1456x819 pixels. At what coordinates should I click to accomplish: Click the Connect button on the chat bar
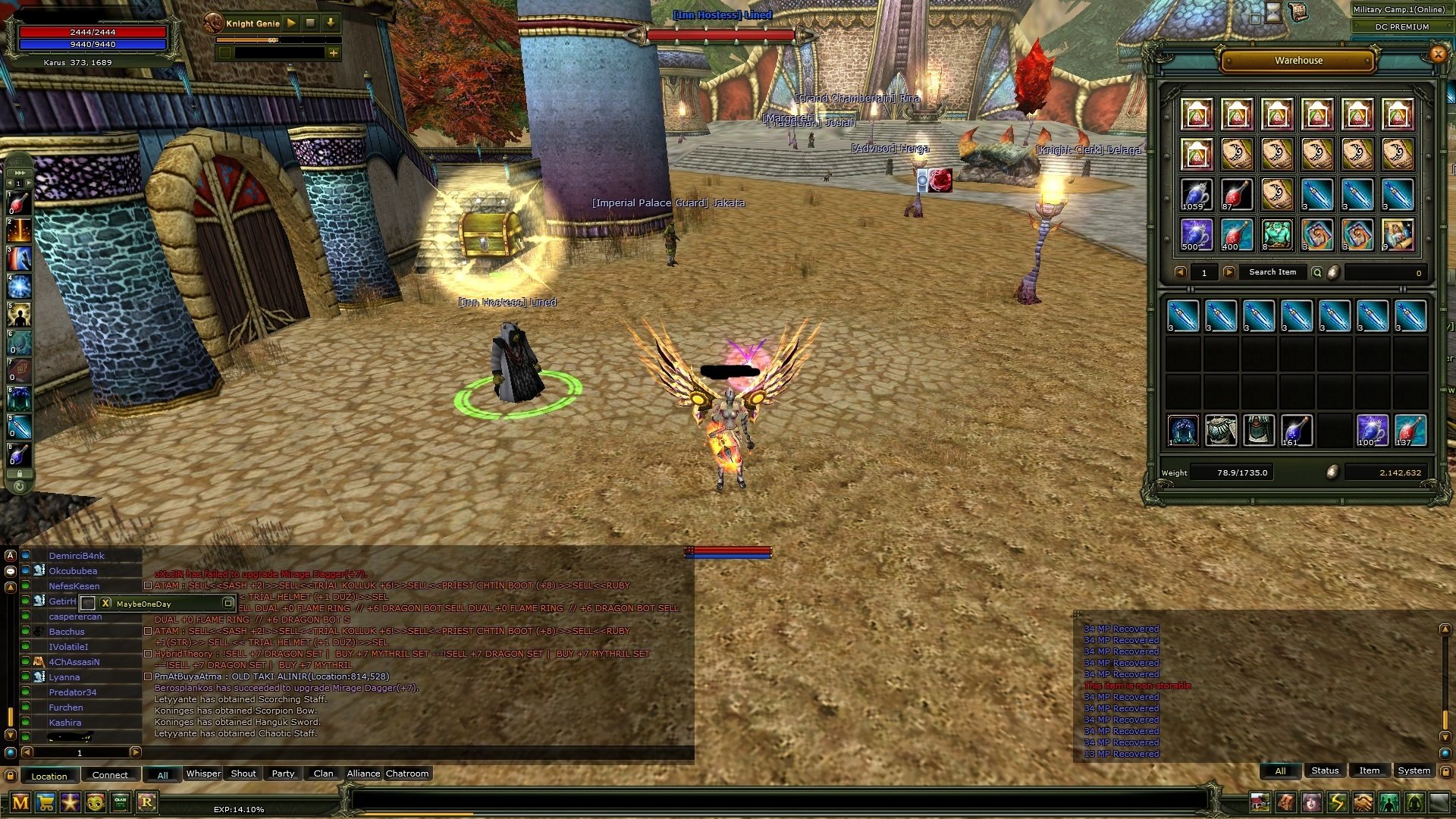point(110,774)
